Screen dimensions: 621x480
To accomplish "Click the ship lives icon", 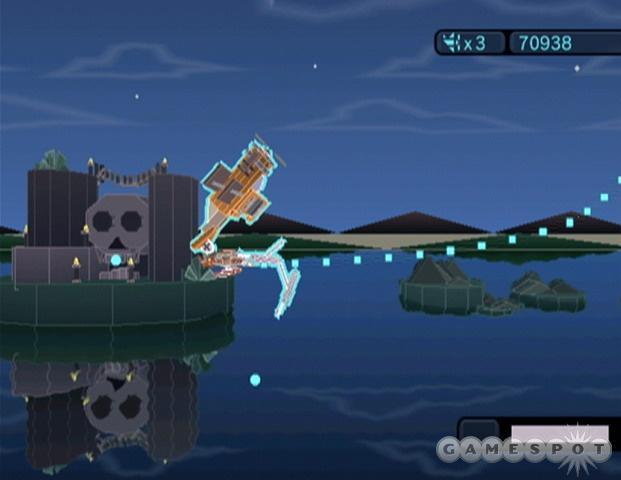I will 453,43.
